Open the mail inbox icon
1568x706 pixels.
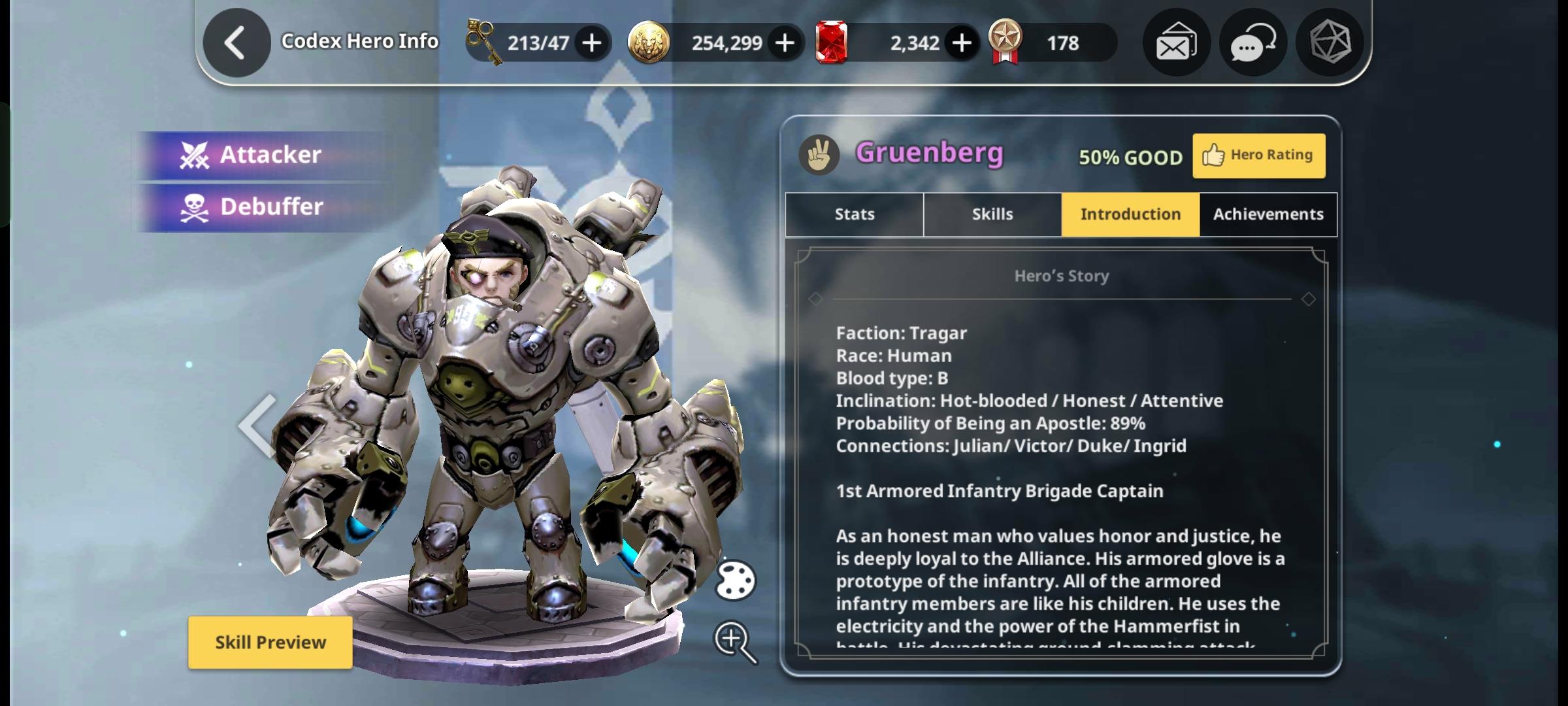(1175, 42)
